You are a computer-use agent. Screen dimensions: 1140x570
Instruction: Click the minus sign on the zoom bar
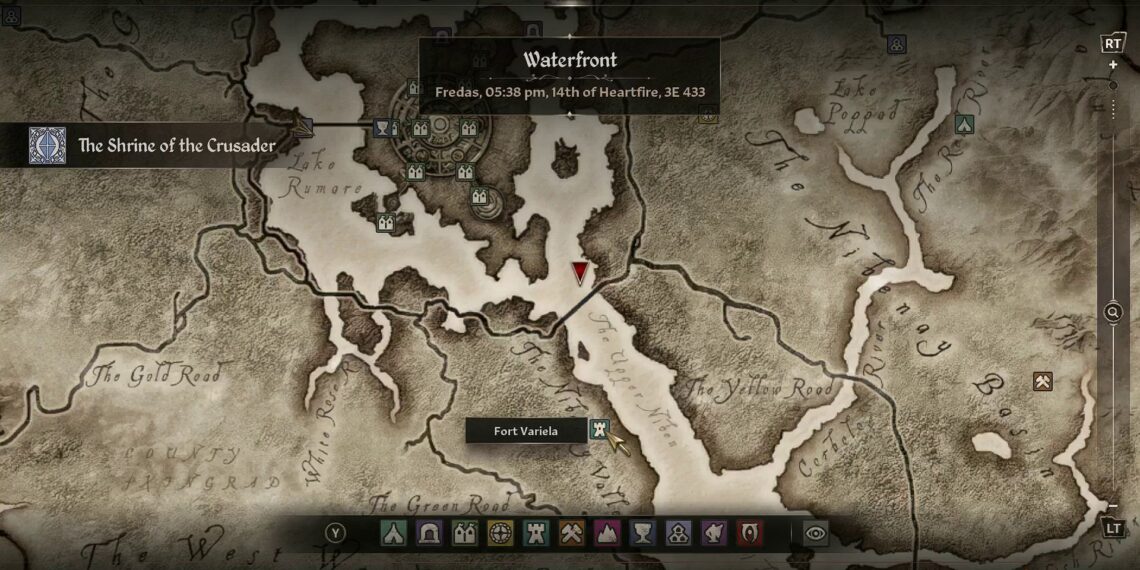(x=1113, y=507)
